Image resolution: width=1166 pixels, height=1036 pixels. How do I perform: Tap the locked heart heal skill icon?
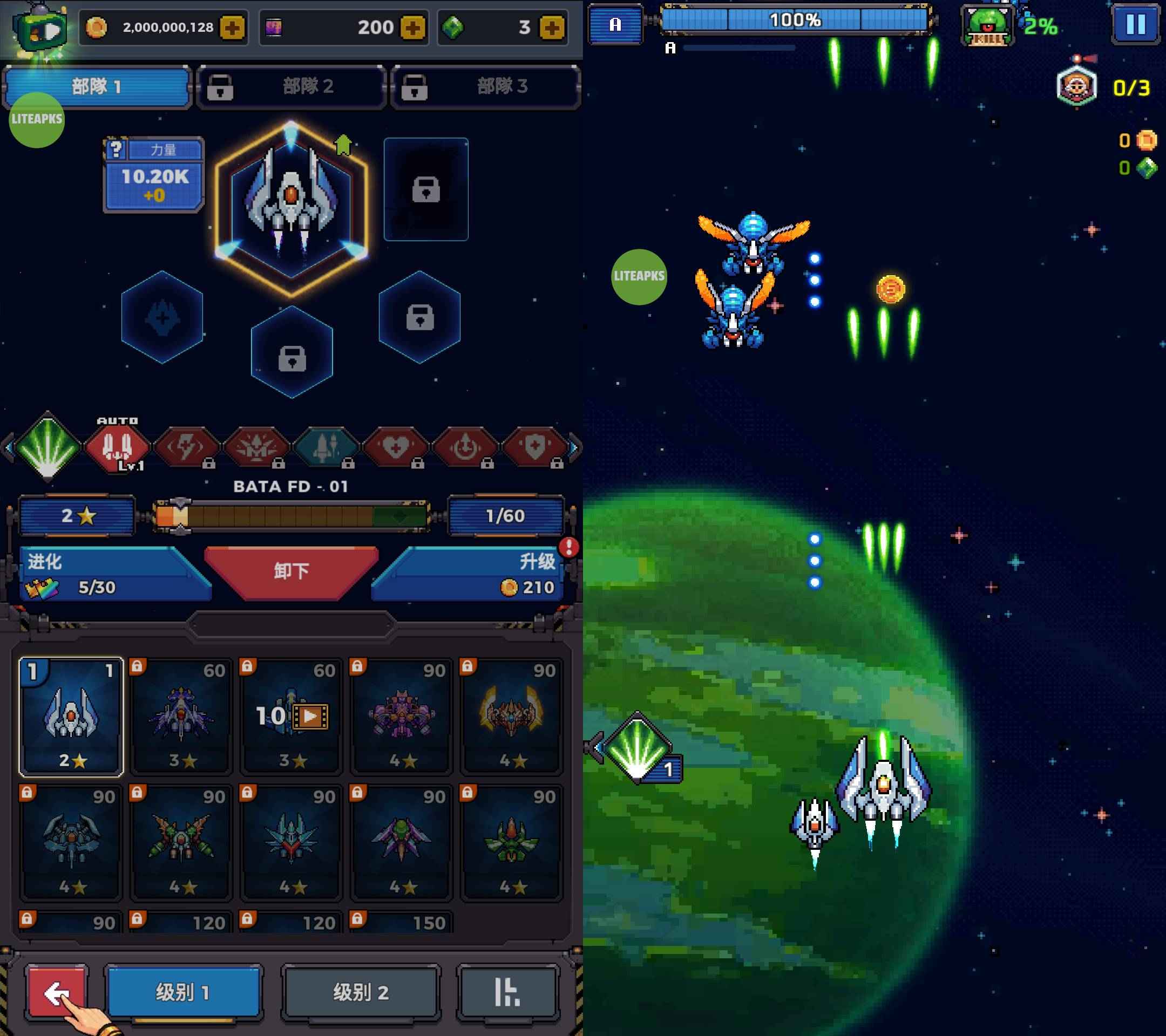pyautogui.click(x=396, y=449)
